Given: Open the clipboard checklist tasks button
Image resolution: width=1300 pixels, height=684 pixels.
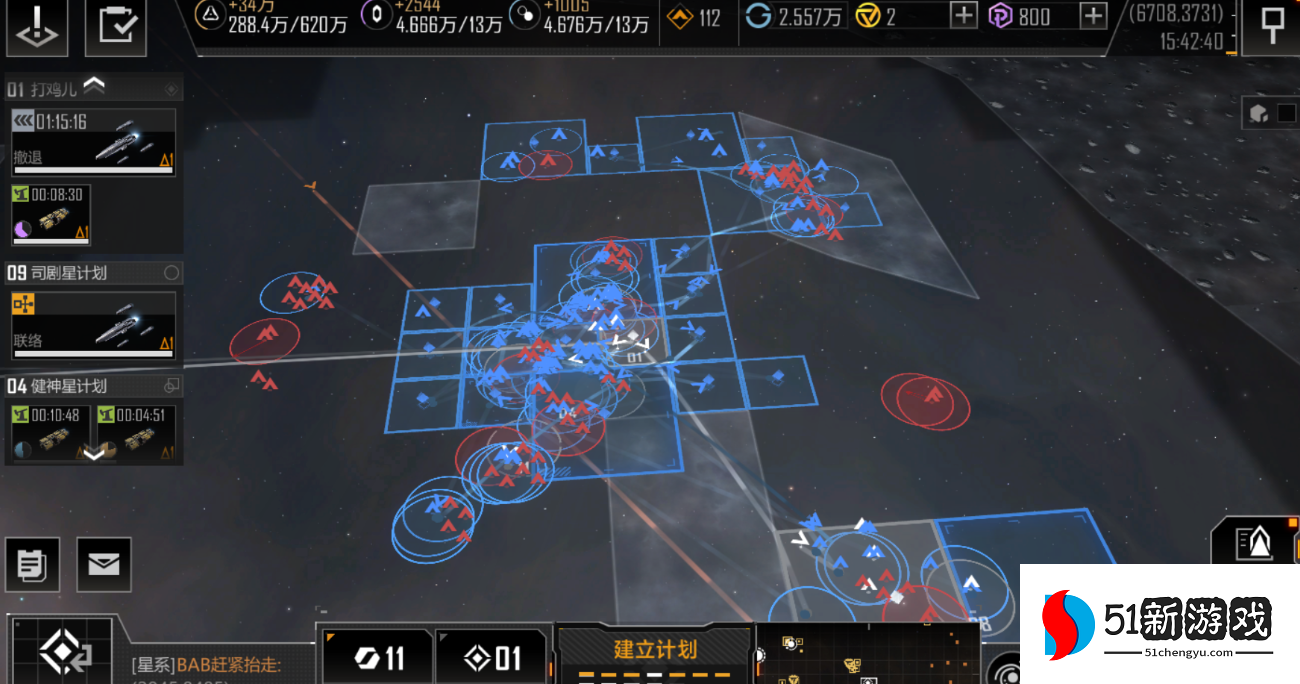Looking at the screenshot, I should point(116,26).
